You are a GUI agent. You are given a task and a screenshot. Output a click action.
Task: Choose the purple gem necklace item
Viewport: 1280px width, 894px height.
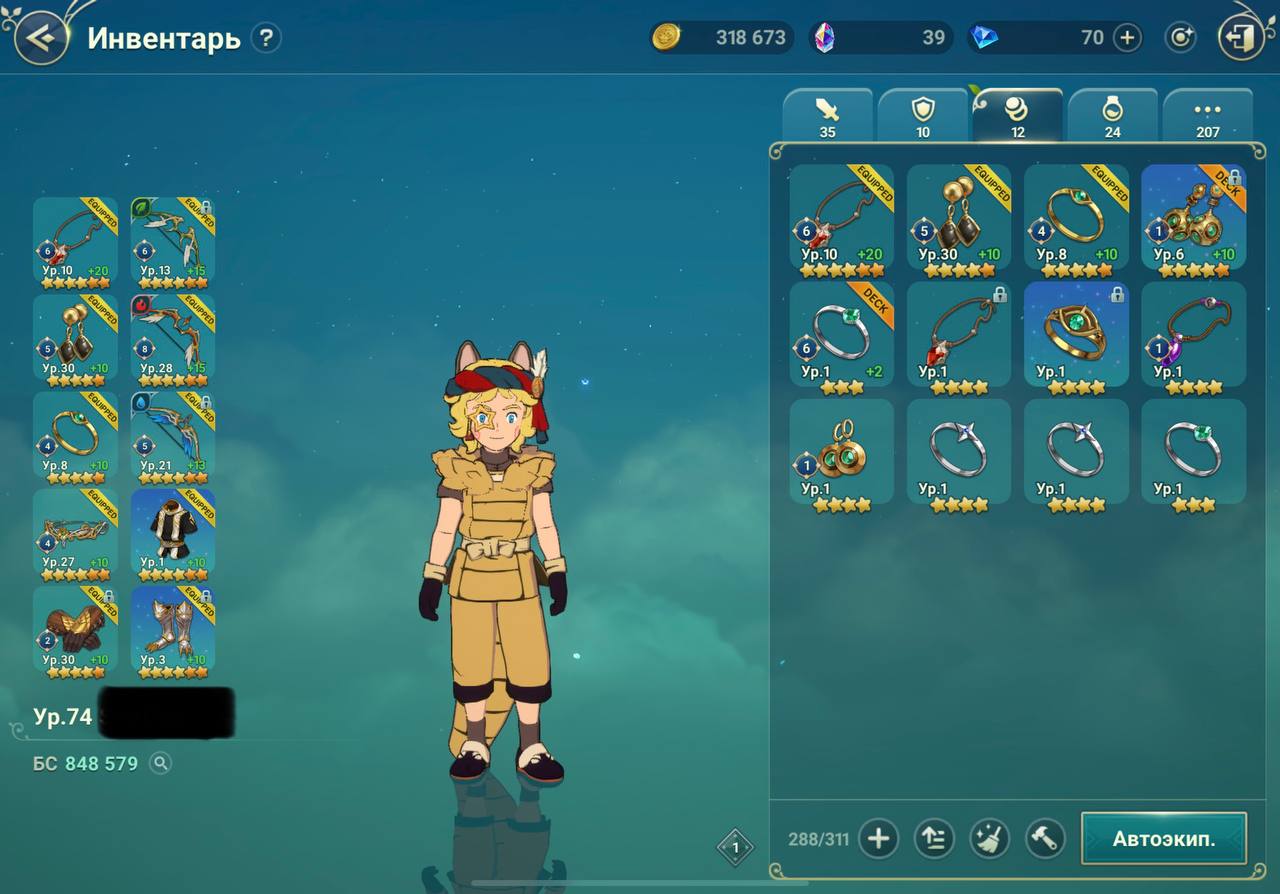click(1193, 334)
